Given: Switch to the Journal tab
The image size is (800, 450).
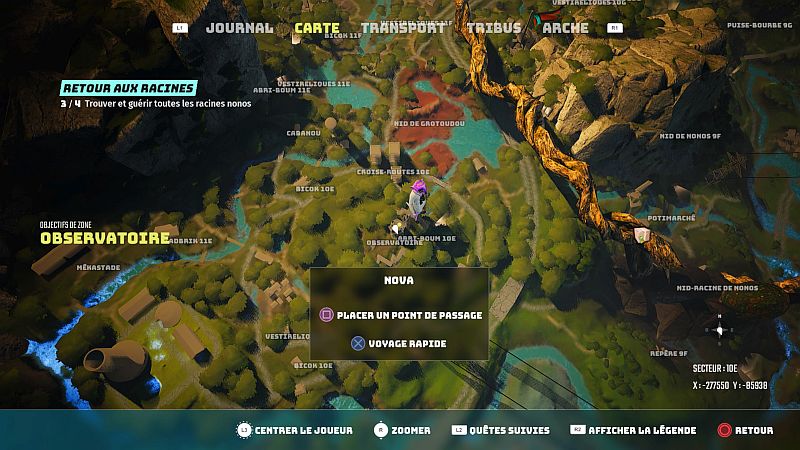Looking at the screenshot, I should (240, 28).
